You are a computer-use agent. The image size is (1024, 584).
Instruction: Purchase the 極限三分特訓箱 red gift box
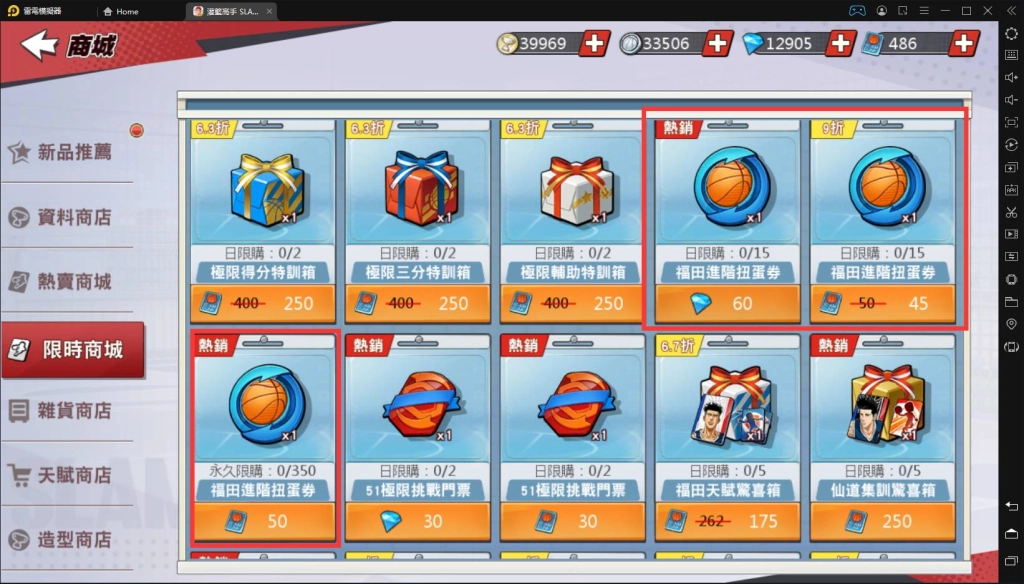pos(420,303)
